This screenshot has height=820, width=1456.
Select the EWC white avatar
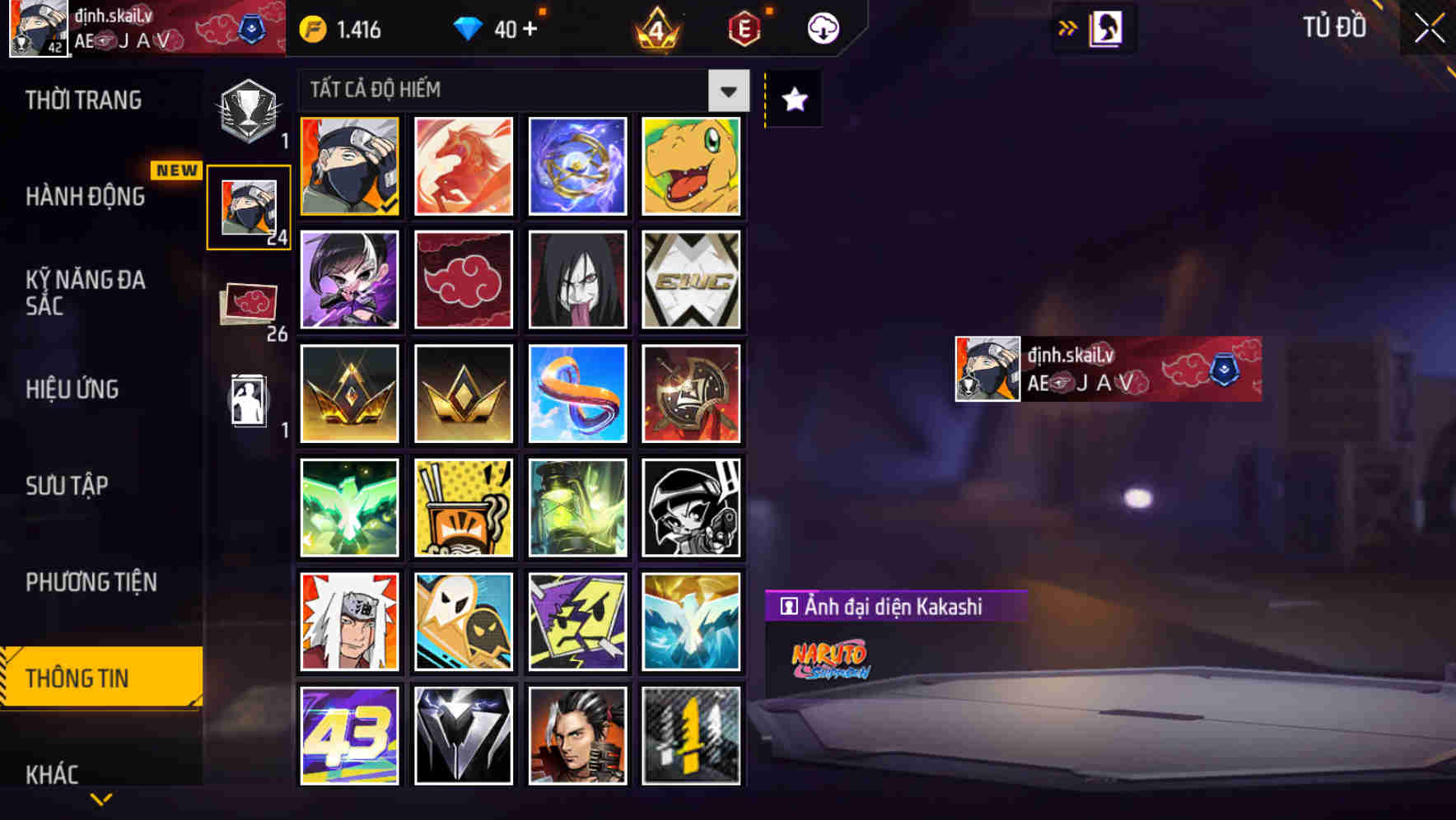691,280
